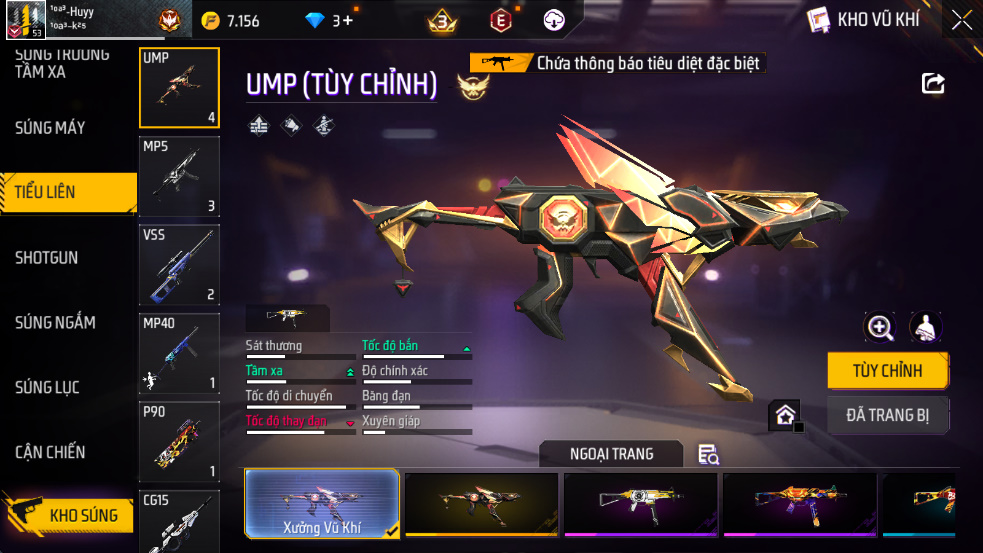Share the UMP skin
The image size is (983, 553).
click(933, 84)
